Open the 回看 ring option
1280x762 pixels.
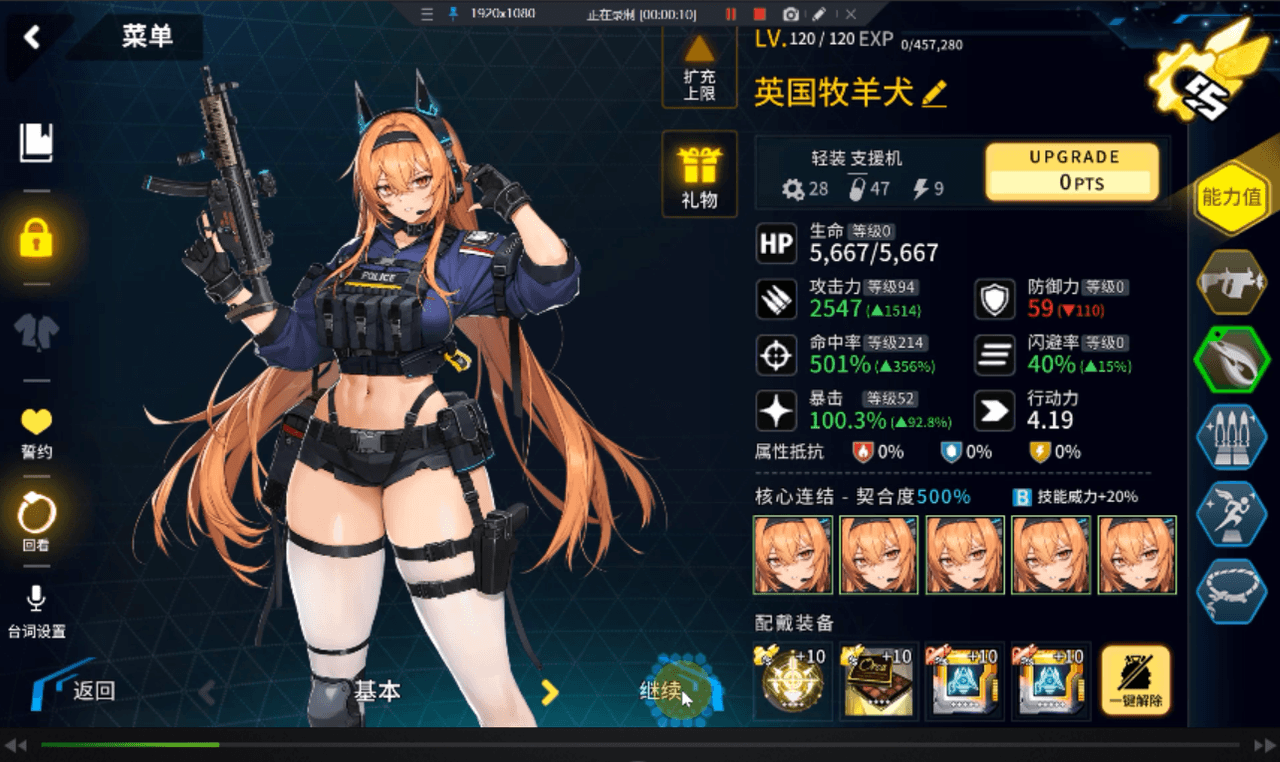[37, 522]
